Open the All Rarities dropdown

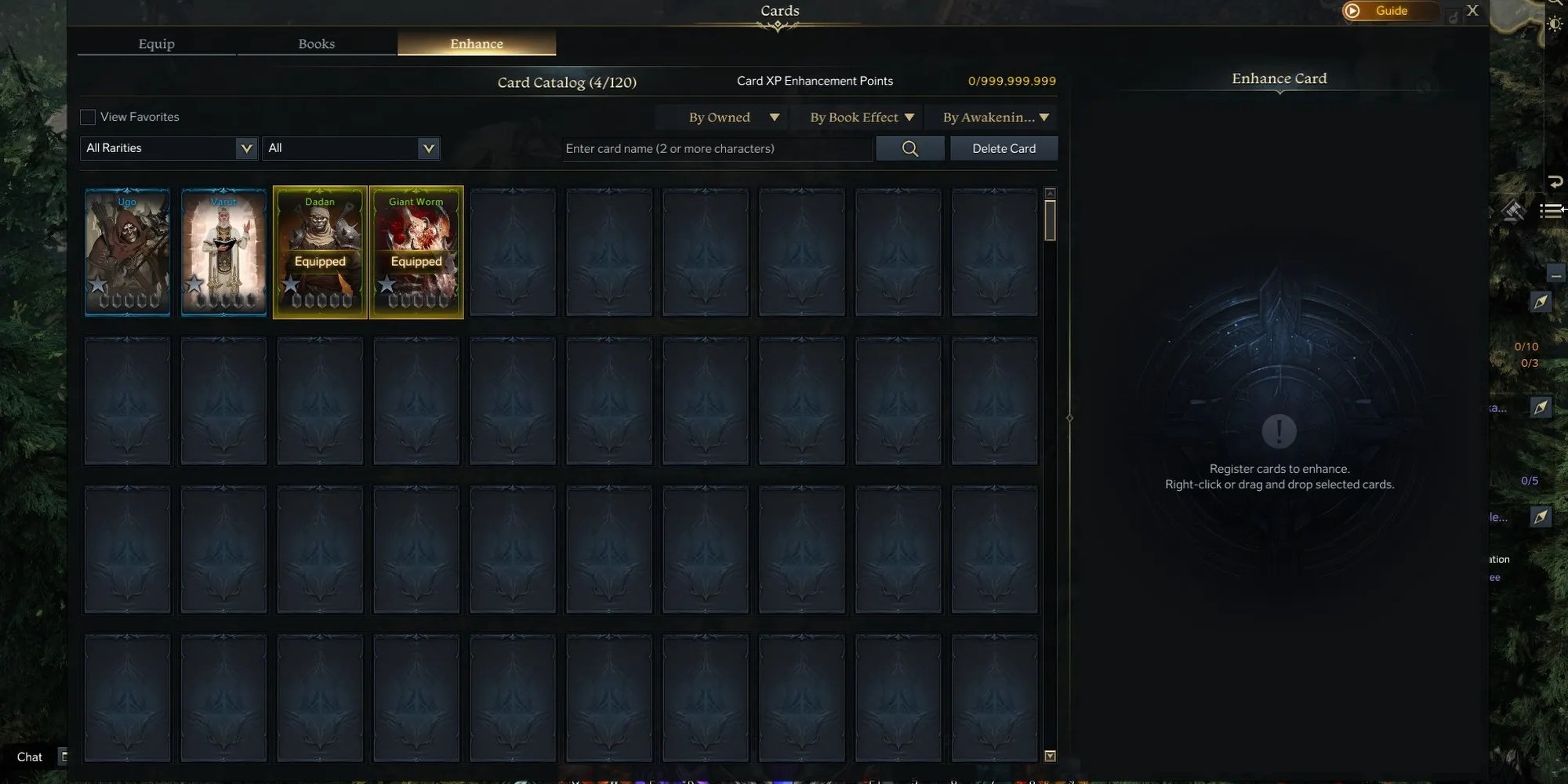(168, 148)
